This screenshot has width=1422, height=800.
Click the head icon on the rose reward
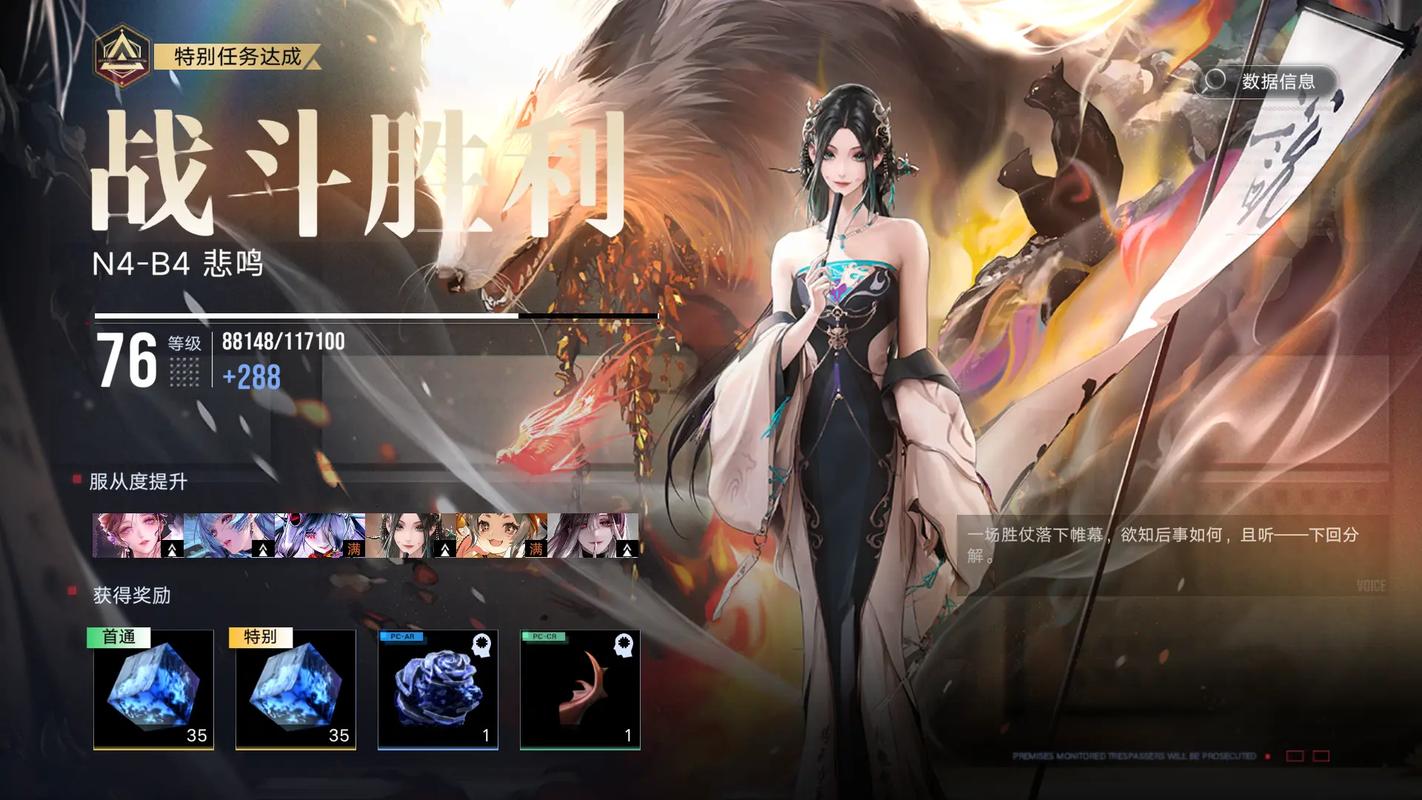481,645
